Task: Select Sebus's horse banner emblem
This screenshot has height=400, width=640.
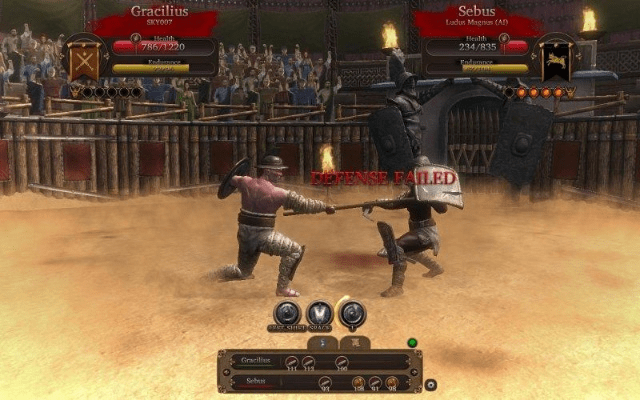Action: pyautogui.click(x=555, y=61)
